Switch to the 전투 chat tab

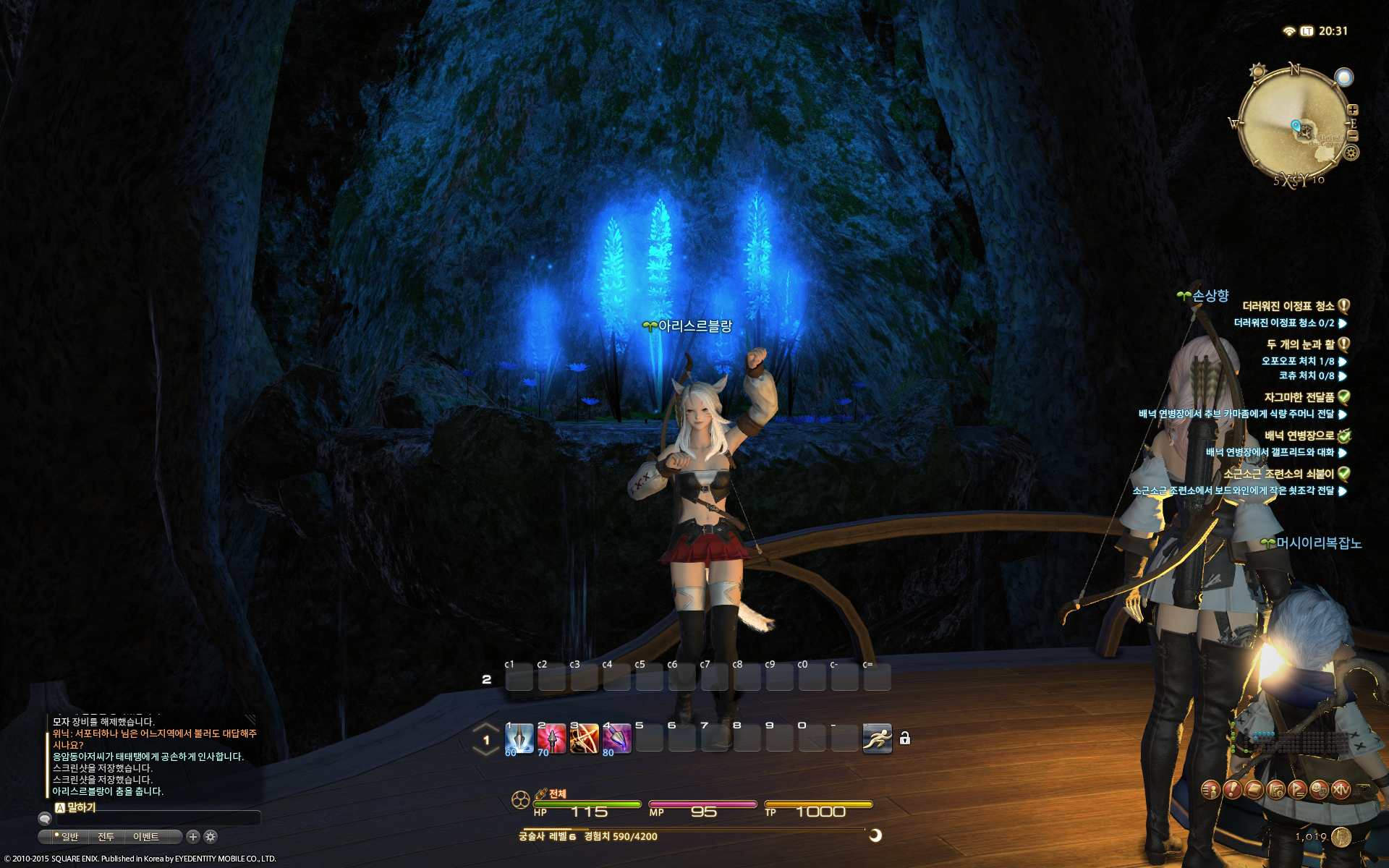coord(106,837)
